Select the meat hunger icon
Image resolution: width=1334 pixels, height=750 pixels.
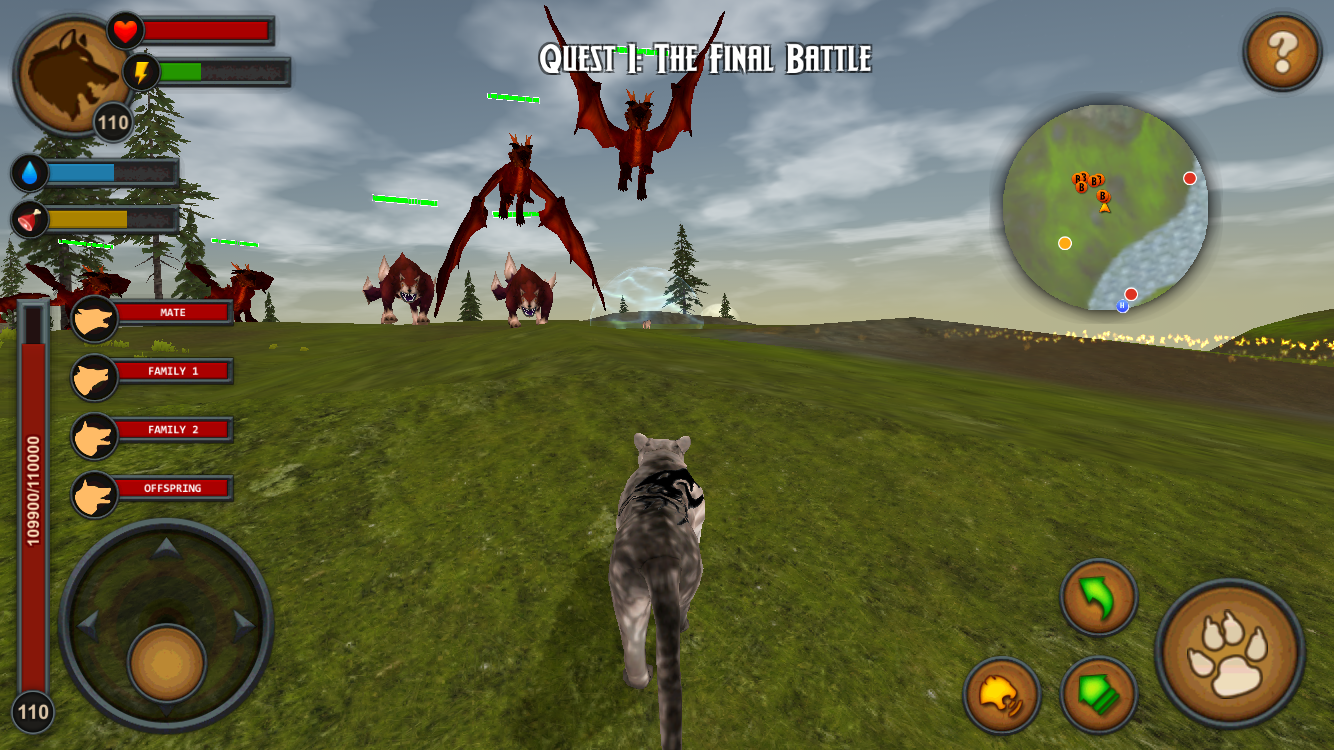point(27,218)
